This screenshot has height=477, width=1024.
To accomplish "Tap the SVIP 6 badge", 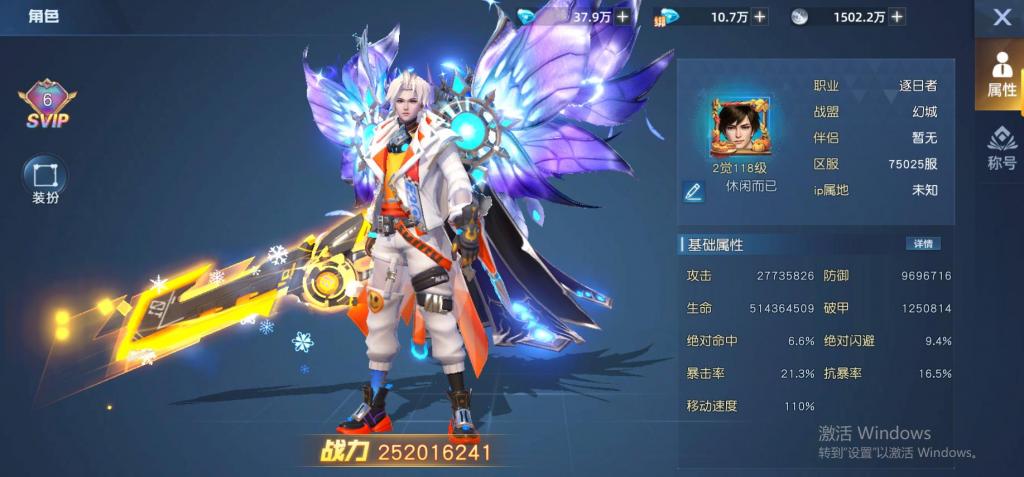I will (46, 106).
